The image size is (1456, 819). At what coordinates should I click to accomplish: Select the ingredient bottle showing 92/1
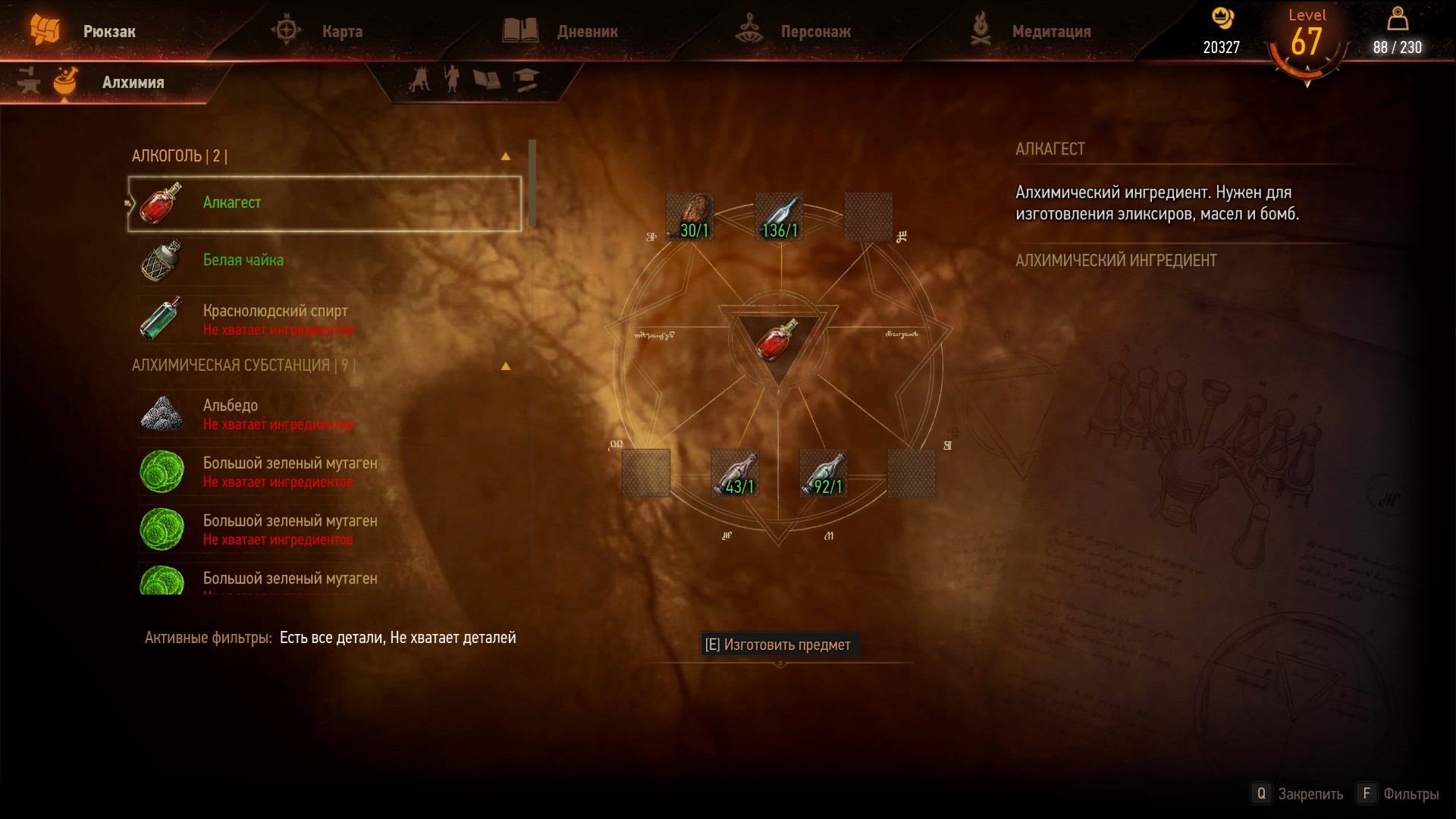tap(824, 473)
